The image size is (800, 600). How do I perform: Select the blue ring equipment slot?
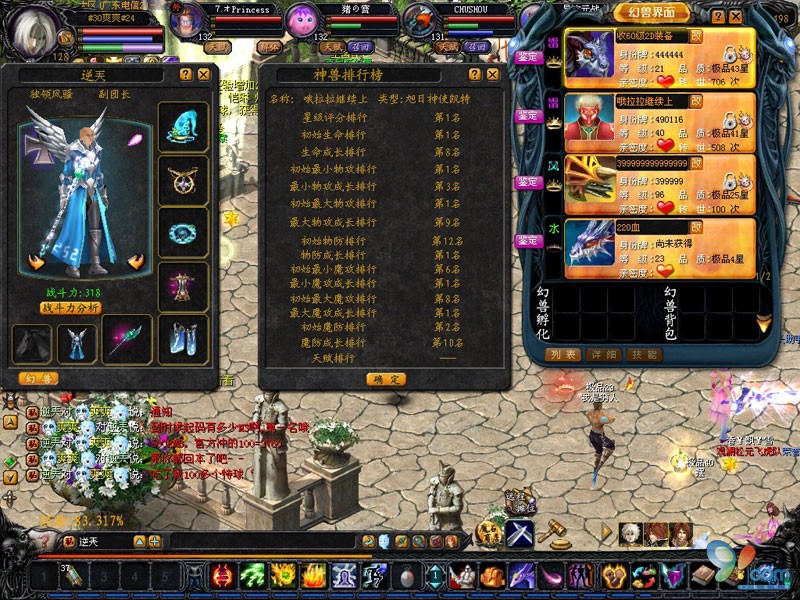(184, 233)
